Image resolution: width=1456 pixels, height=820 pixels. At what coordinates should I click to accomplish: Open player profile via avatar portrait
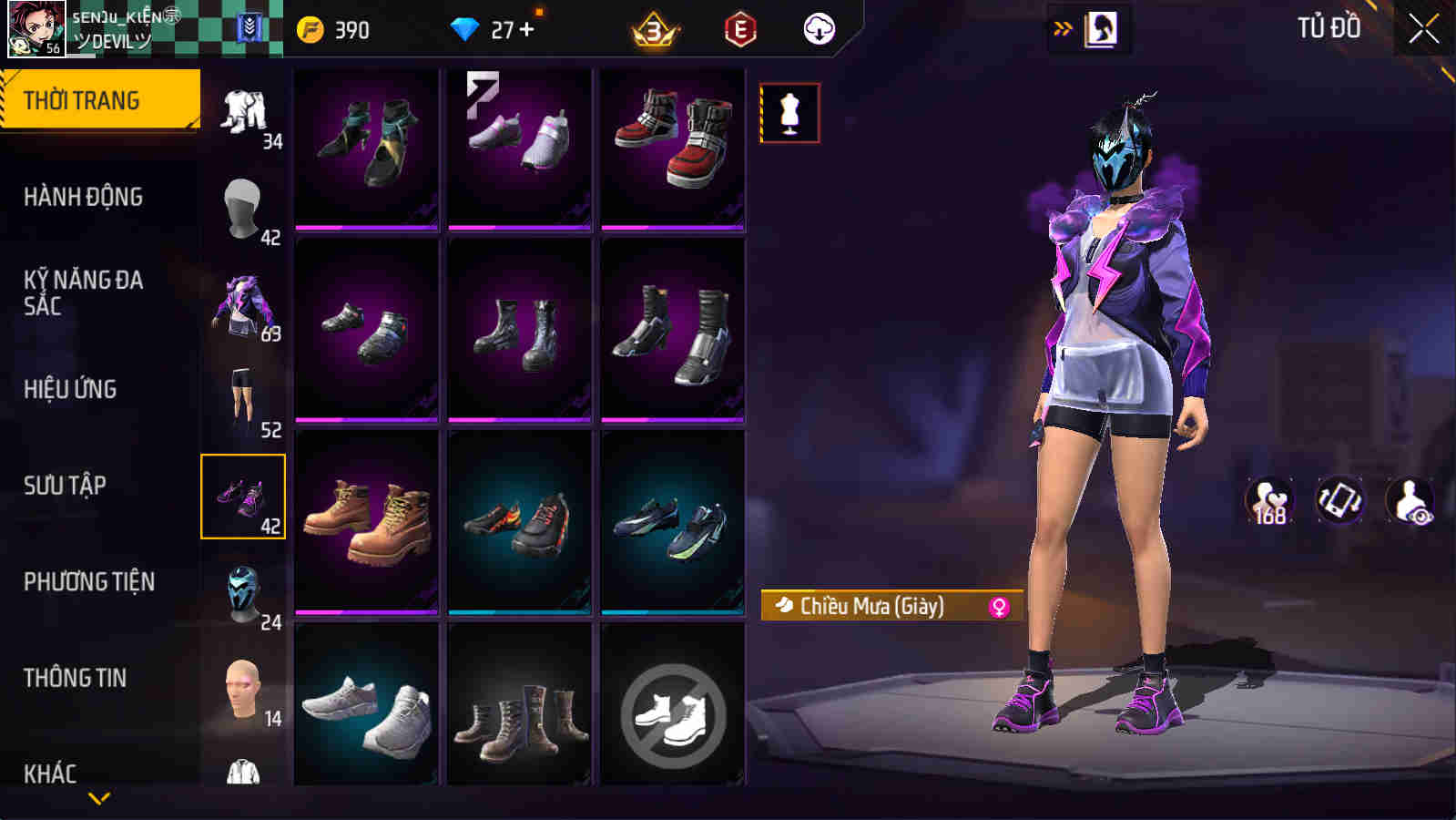point(29,29)
